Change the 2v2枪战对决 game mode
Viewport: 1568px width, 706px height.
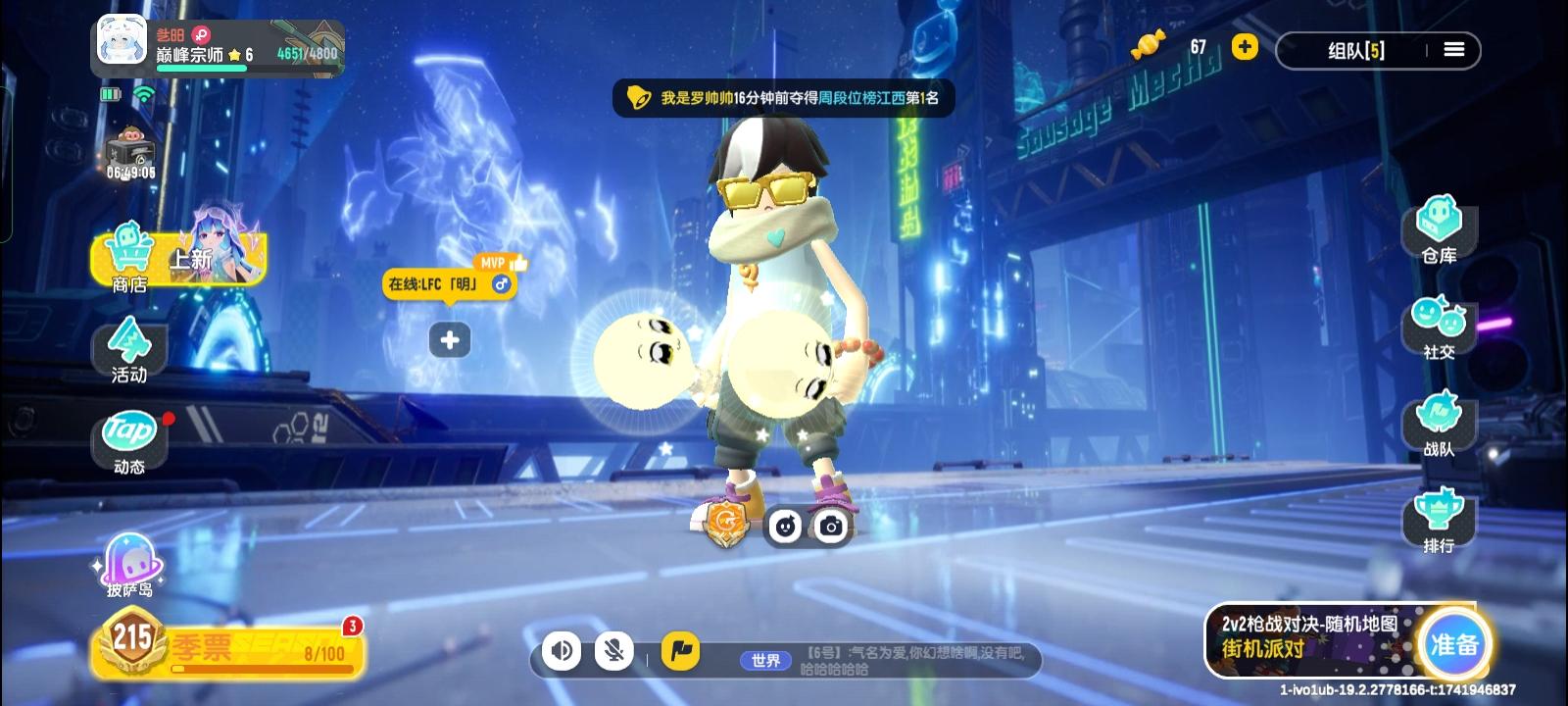coord(1309,637)
